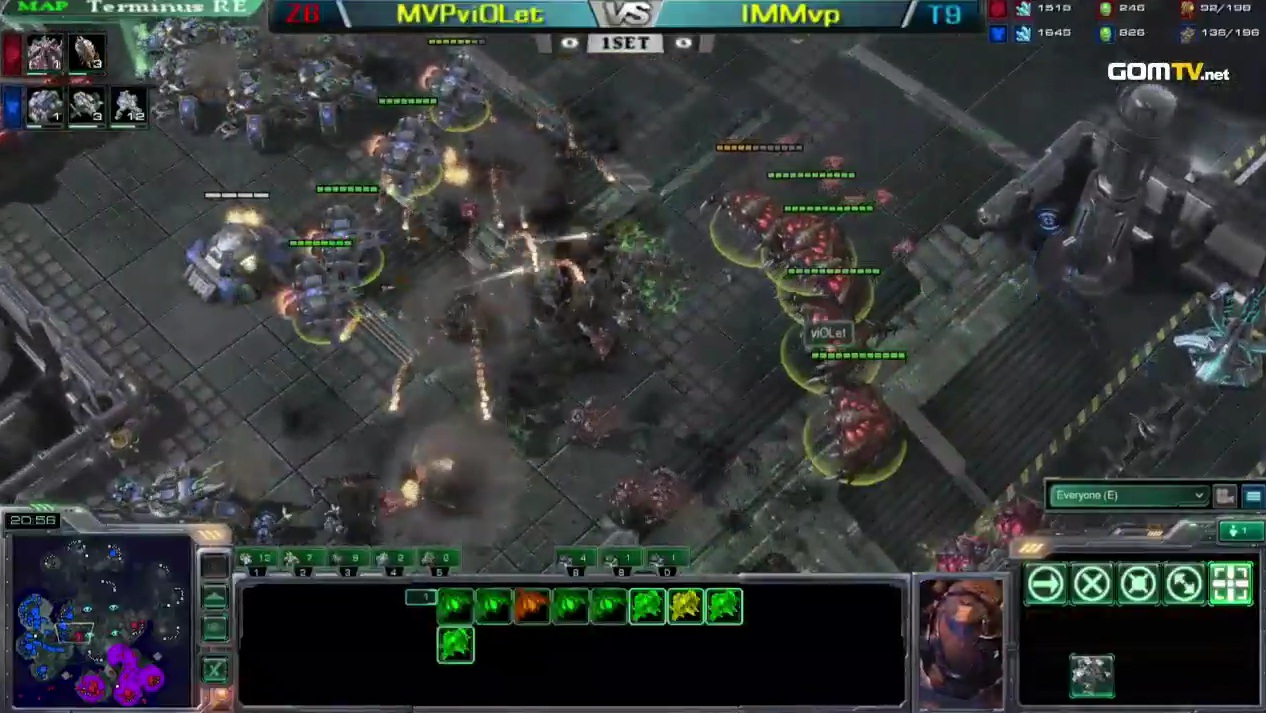Select the yellow damaged unit wireframe
The width and height of the screenshot is (1266, 713).
686,606
